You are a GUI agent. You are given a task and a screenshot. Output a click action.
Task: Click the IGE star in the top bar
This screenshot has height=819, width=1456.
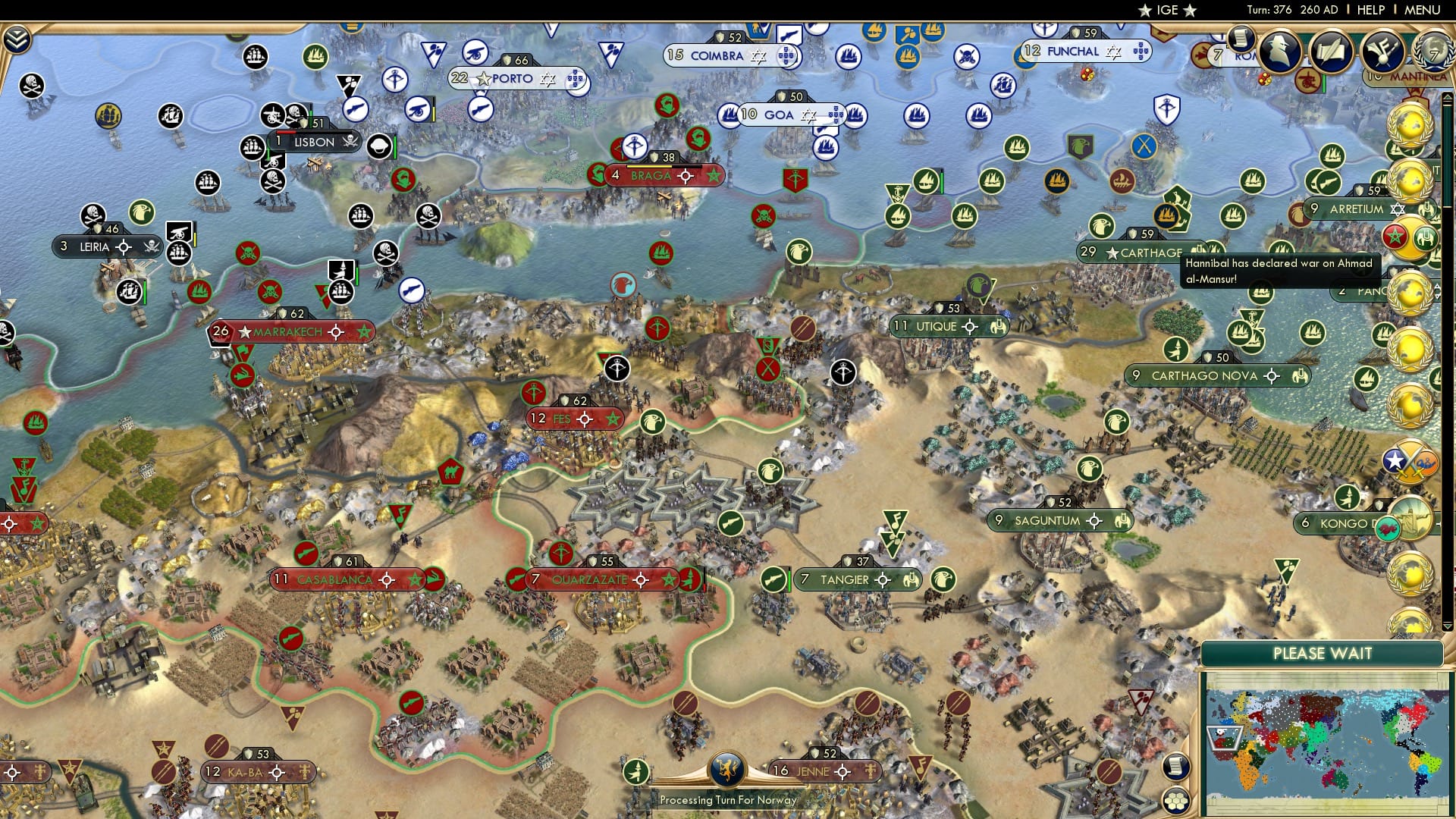tap(1145, 11)
